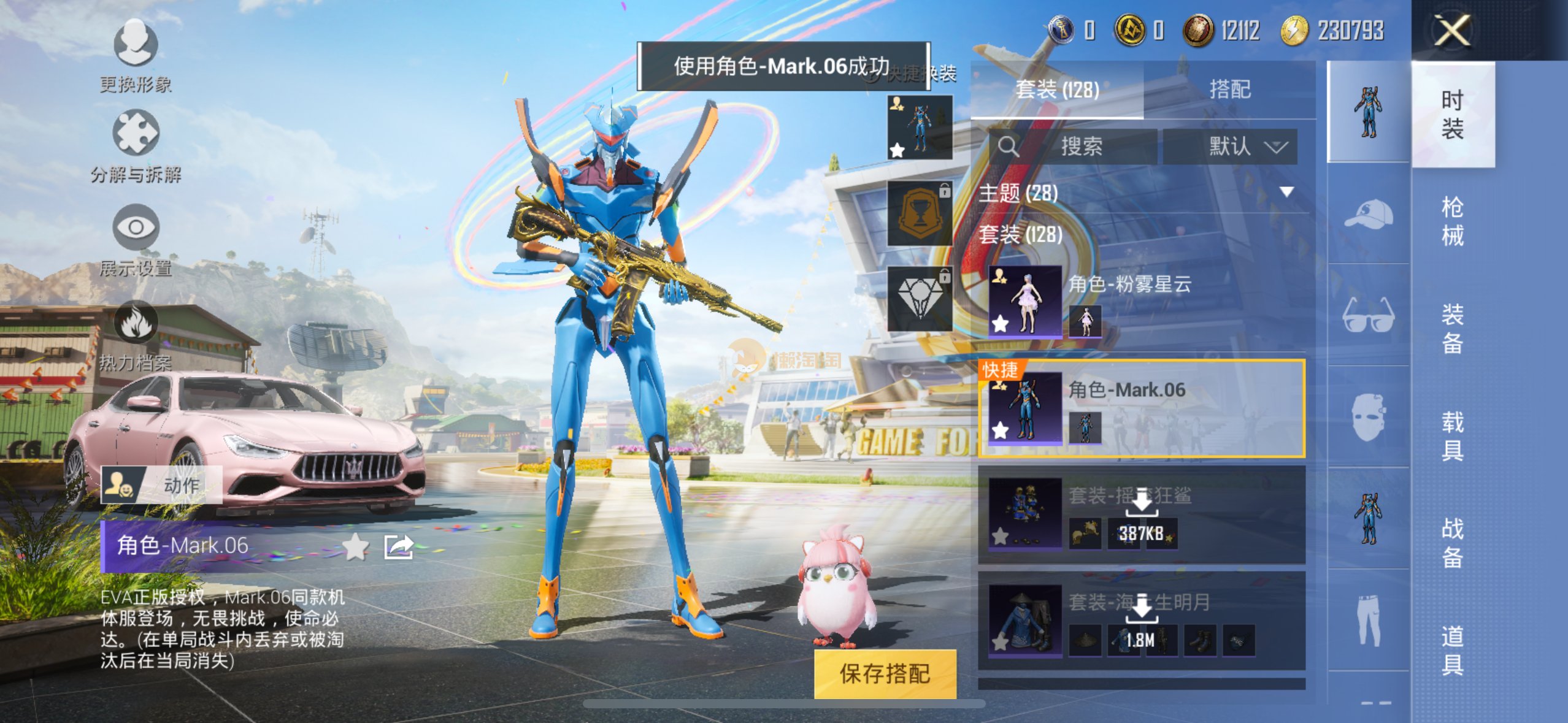1568x723 pixels.
Task: Switch to the 搭配 tab
Action: [x=1229, y=90]
